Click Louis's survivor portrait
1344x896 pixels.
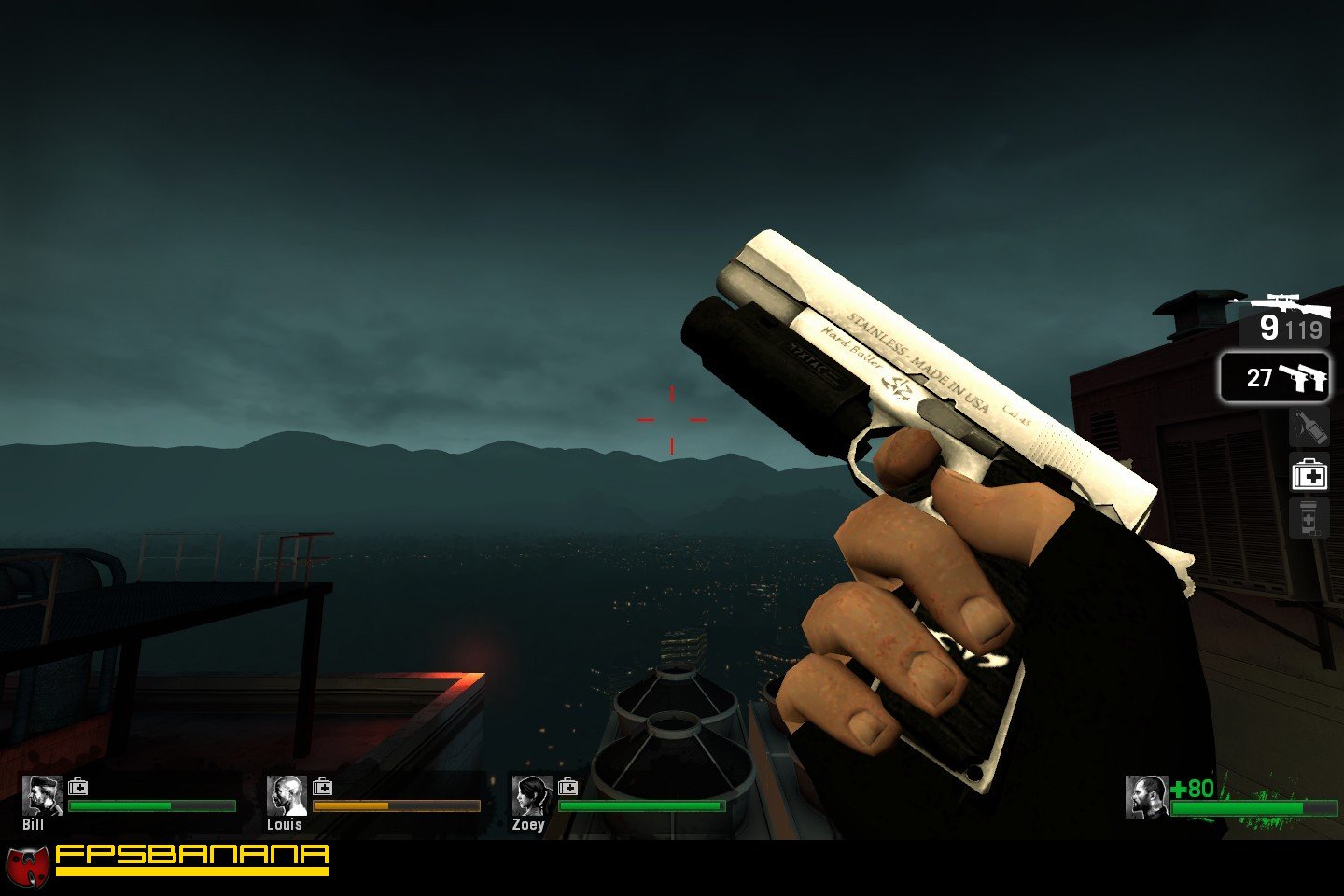point(287,795)
